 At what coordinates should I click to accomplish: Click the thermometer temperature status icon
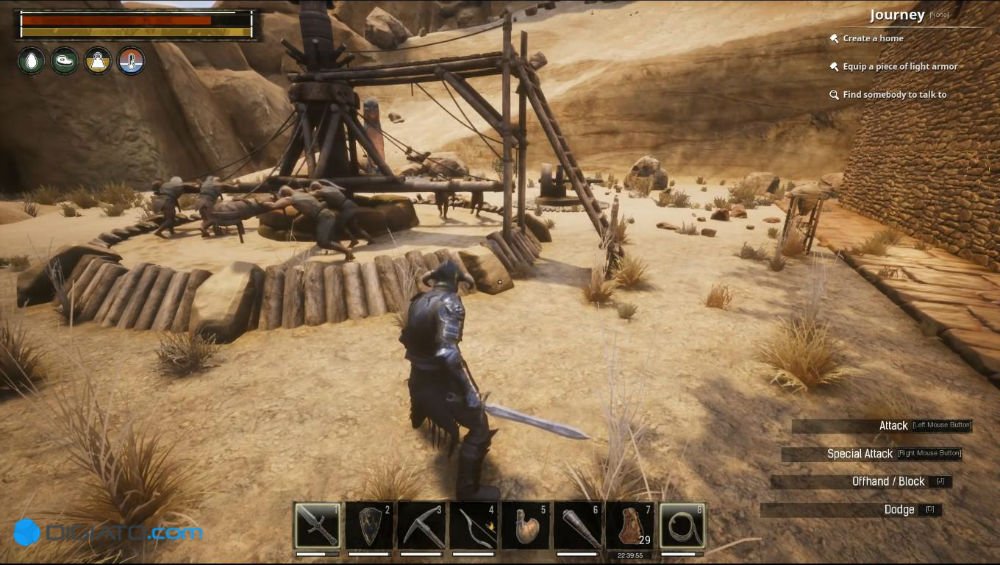(131, 60)
